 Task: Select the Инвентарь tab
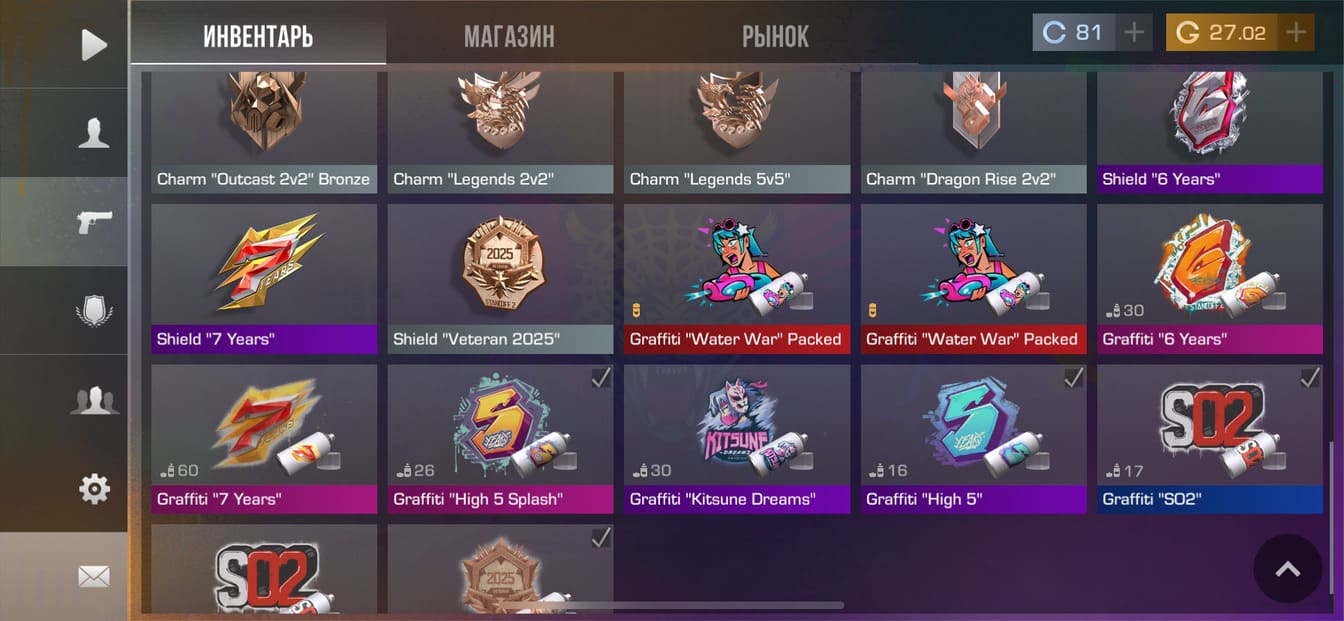tap(258, 37)
